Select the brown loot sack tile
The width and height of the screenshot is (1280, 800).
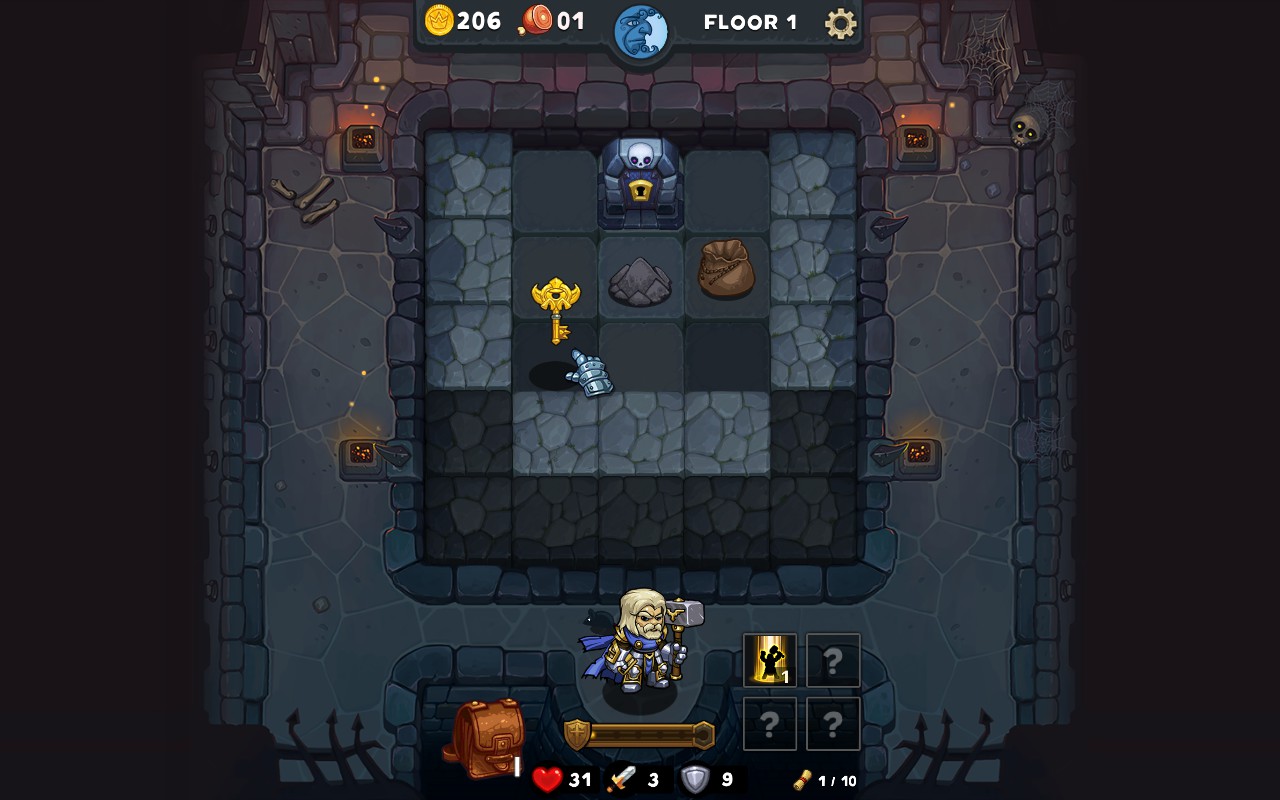point(726,269)
